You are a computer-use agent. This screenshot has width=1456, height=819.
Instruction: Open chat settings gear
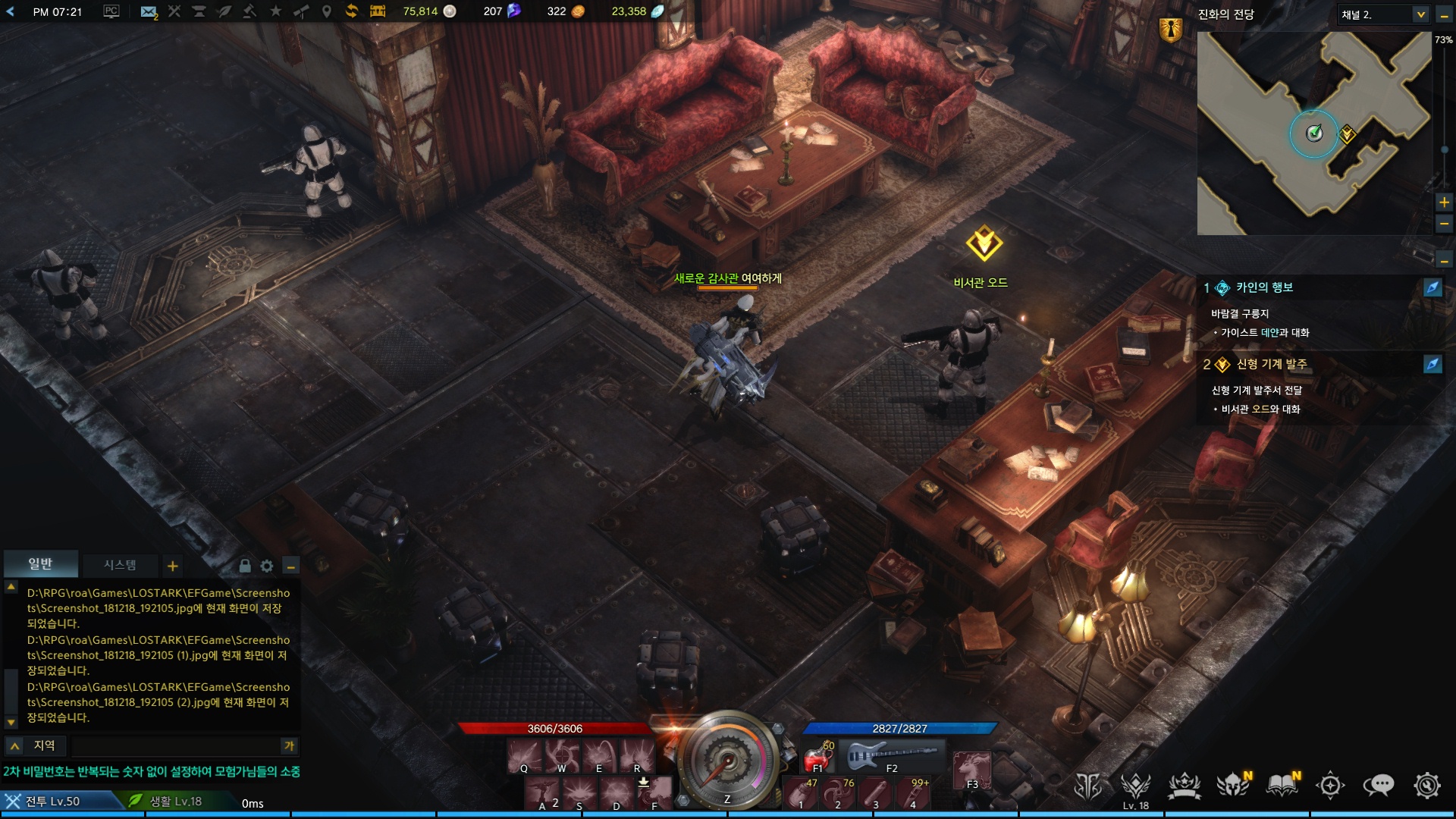(267, 566)
